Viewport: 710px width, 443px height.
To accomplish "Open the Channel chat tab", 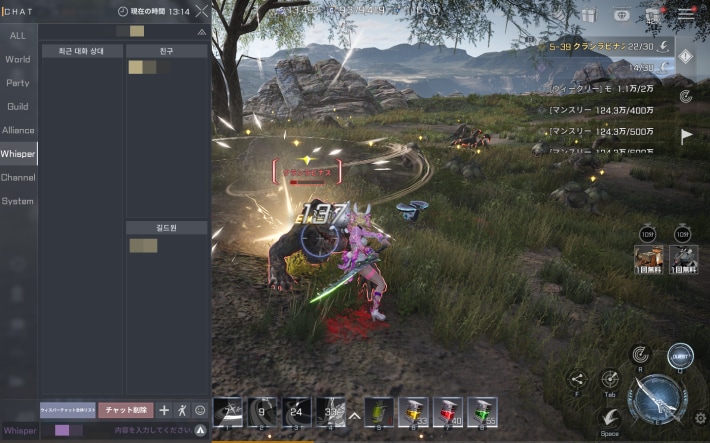I will tap(18, 177).
